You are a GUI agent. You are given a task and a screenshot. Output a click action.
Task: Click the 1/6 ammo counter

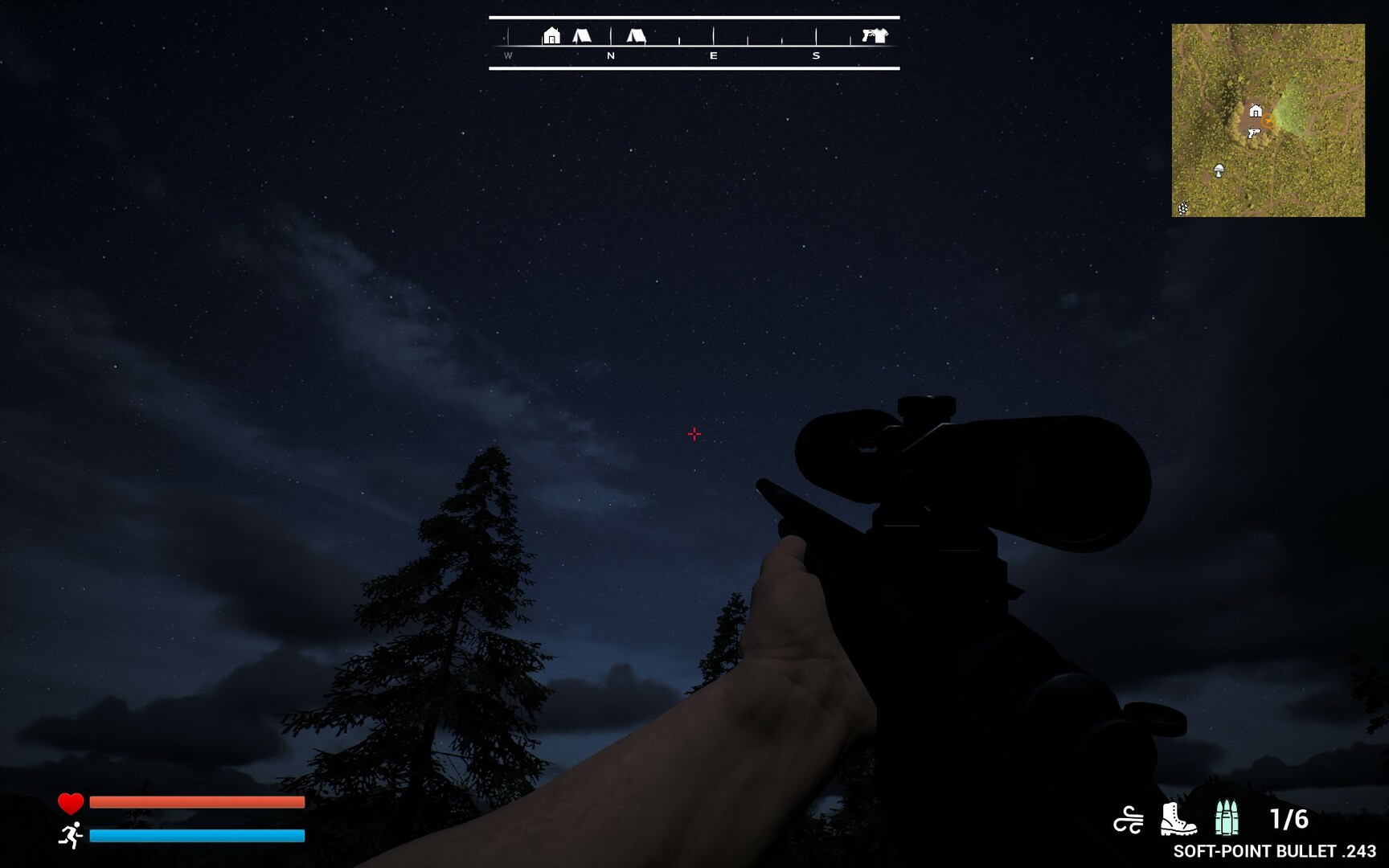(x=1289, y=817)
